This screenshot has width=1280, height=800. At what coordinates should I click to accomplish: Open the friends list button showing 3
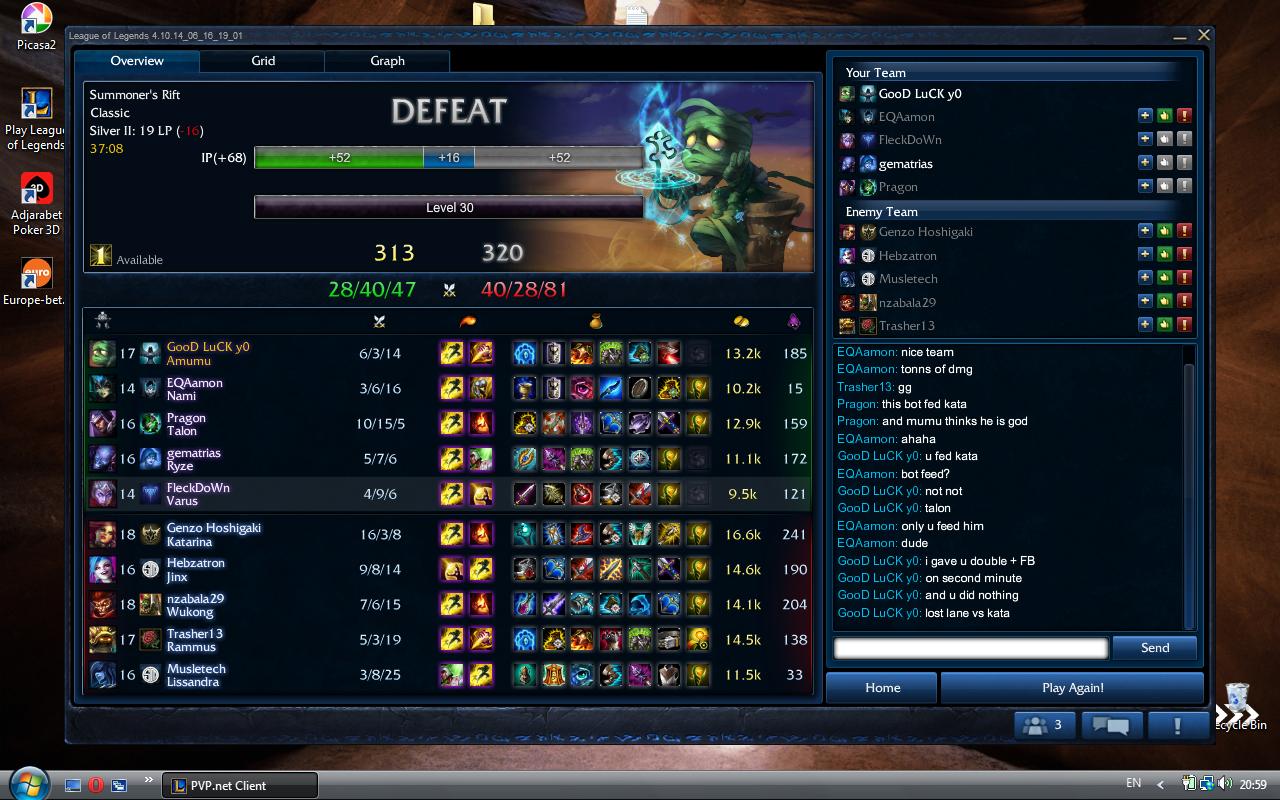tap(1046, 725)
